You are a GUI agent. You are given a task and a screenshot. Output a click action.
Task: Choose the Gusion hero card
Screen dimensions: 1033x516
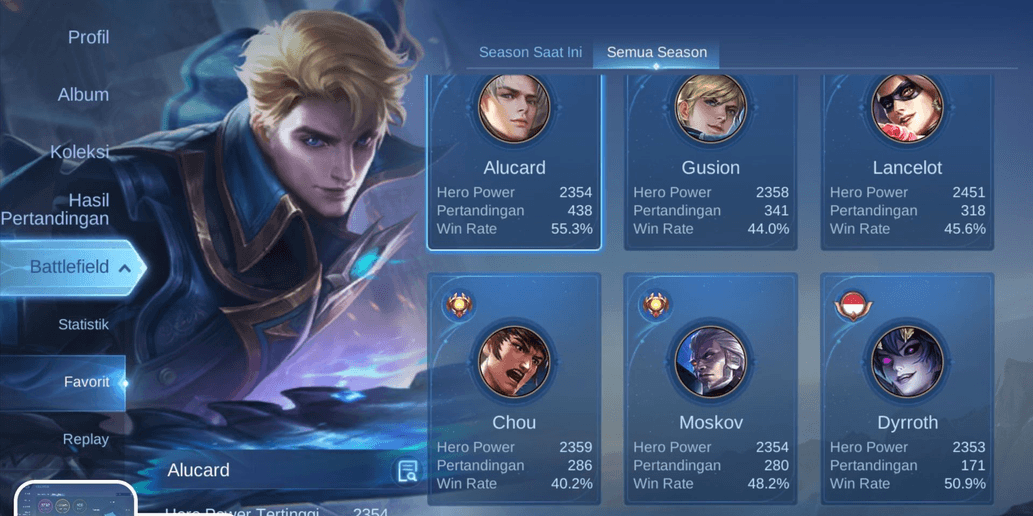711,160
